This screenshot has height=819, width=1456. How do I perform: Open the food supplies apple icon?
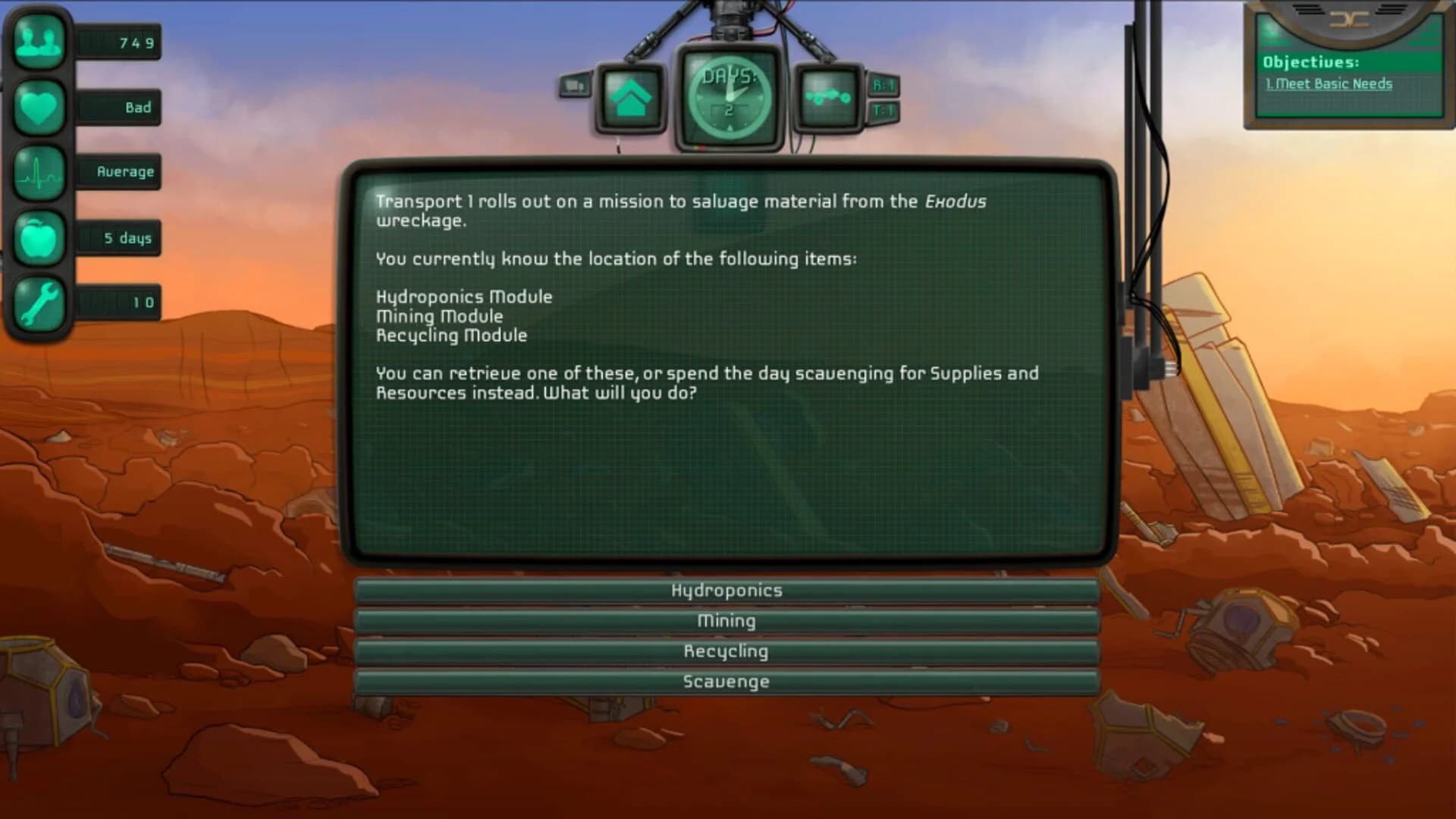tap(38, 237)
